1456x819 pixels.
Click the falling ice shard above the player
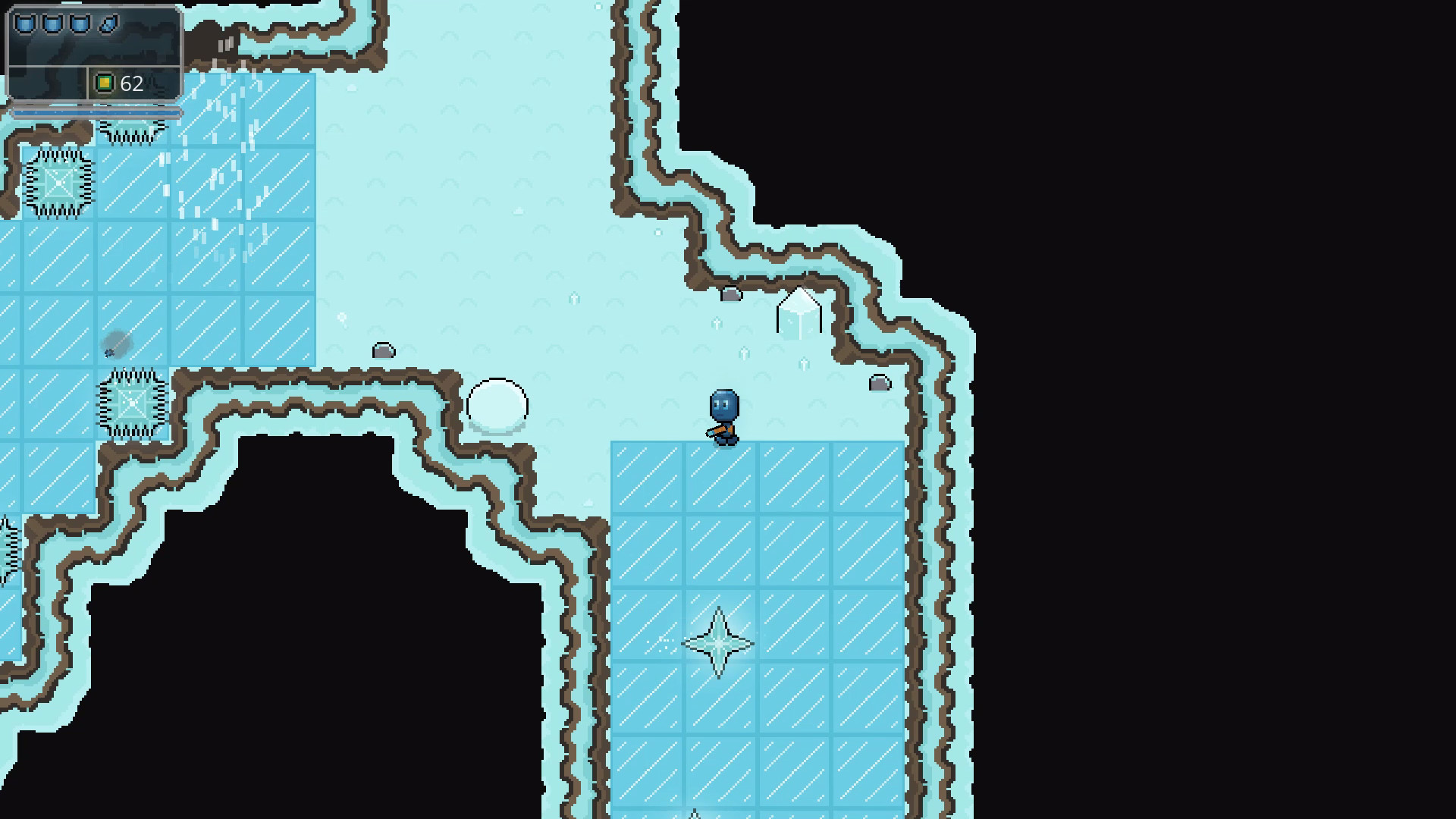coord(744,354)
